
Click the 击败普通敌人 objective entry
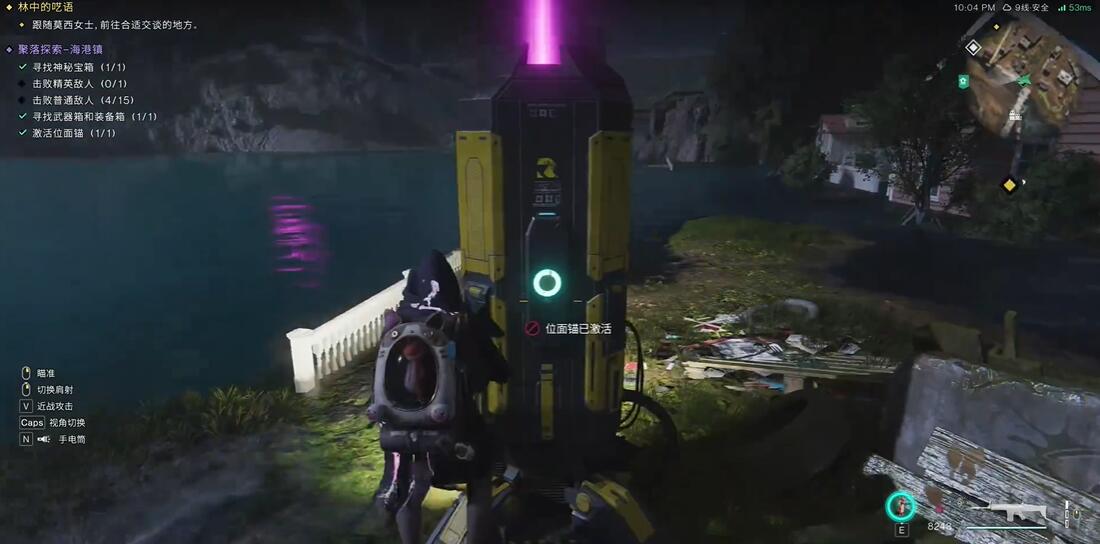point(83,100)
